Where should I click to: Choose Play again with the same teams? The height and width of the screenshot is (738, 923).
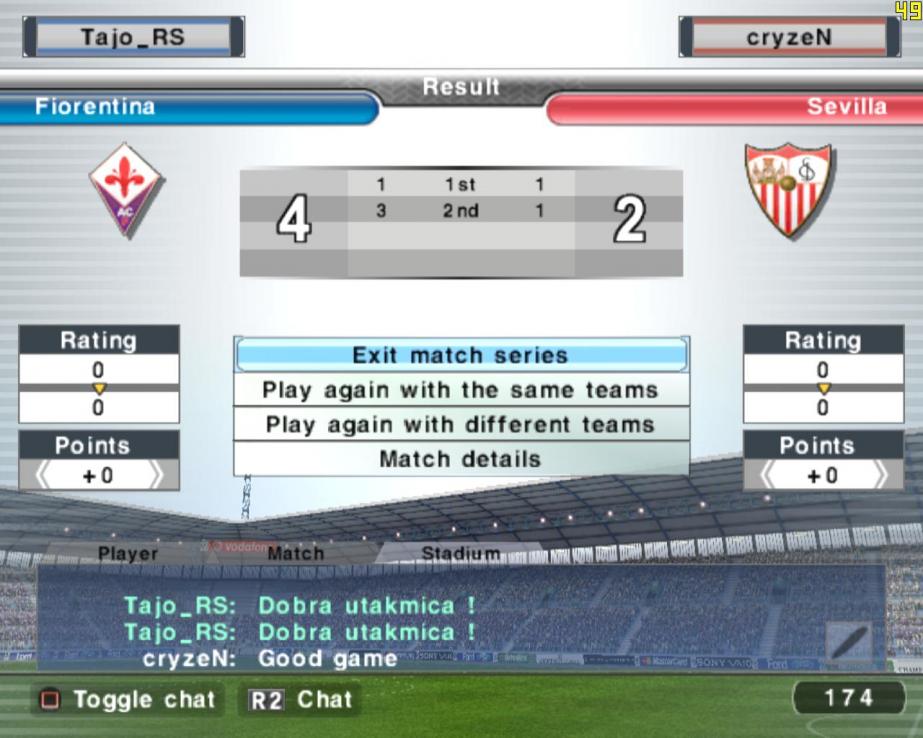click(460, 390)
